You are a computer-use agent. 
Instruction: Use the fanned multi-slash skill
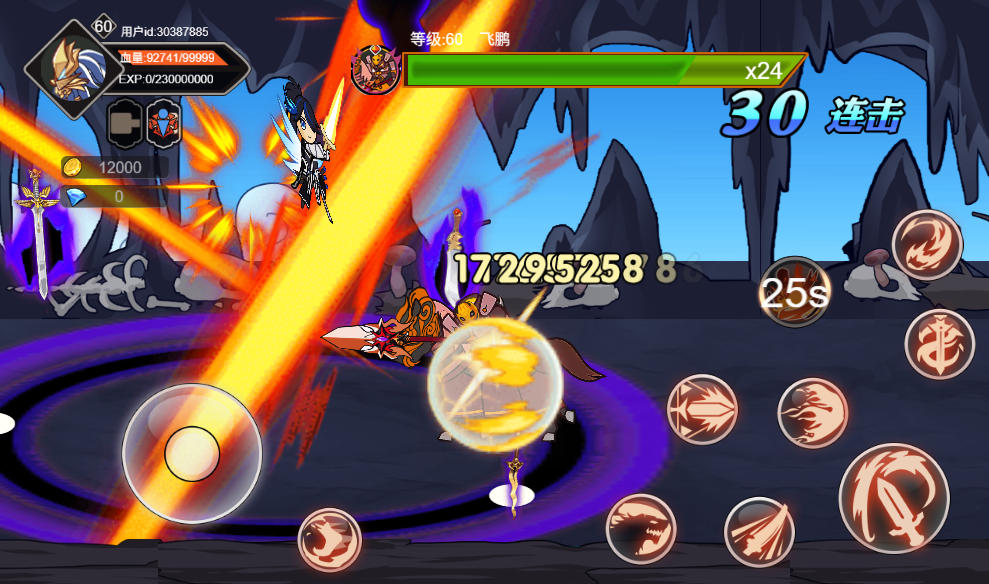pos(759,532)
